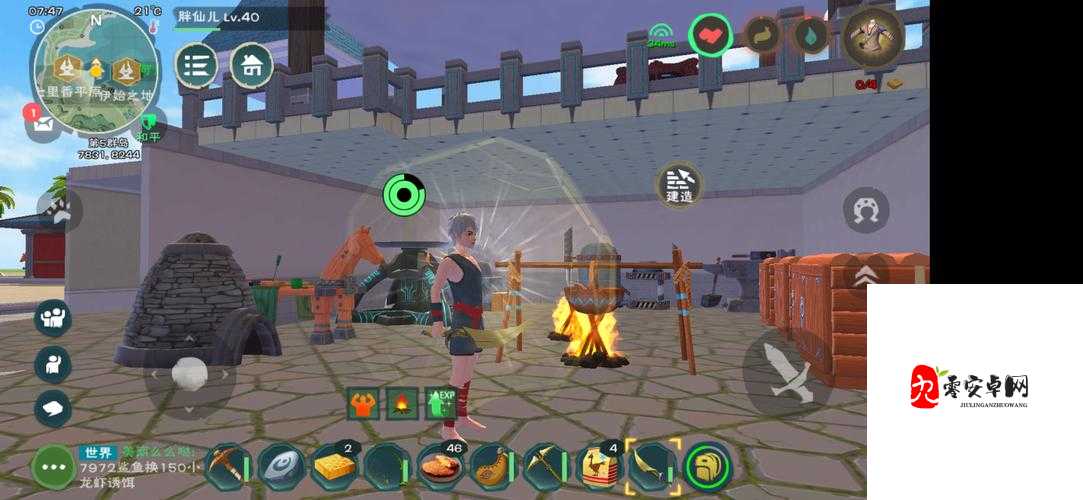Open the chat speech bubble

pos(52,407)
